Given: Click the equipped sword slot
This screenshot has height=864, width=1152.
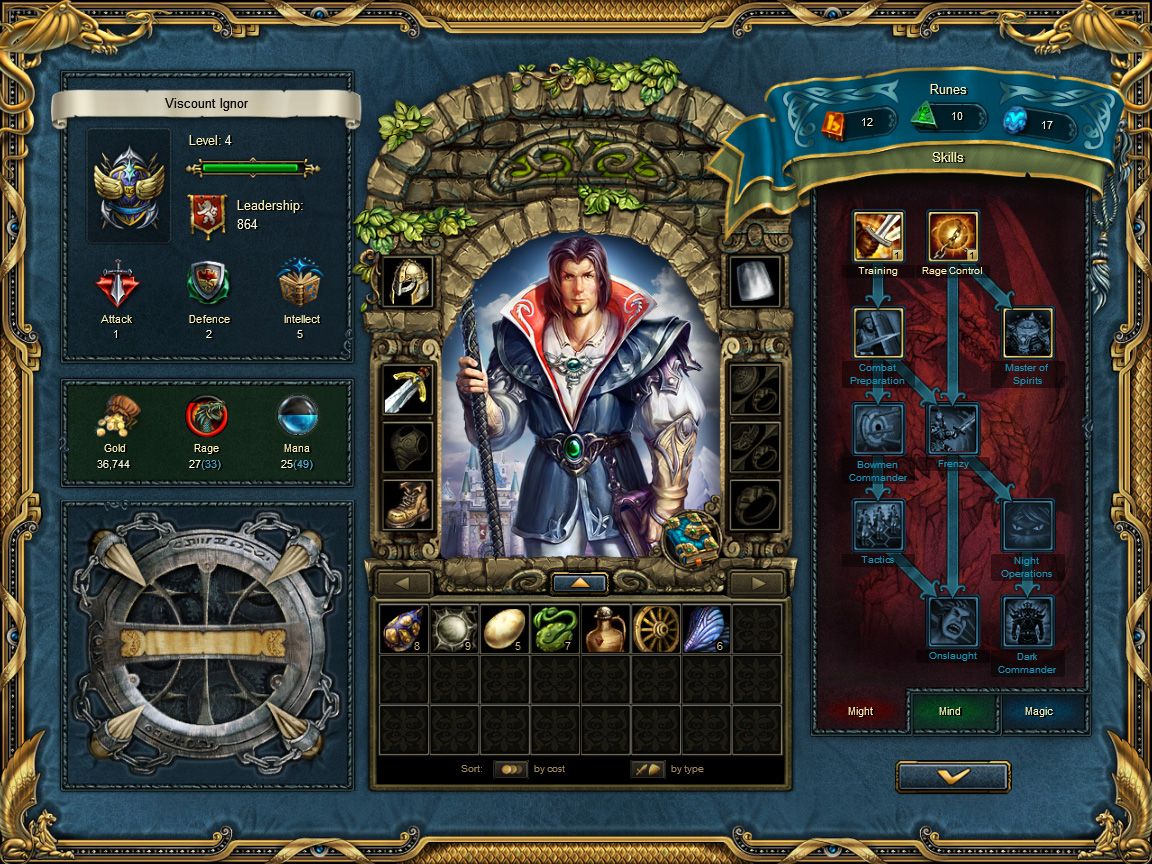Looking at the screenshot, I should pos(408,389).
